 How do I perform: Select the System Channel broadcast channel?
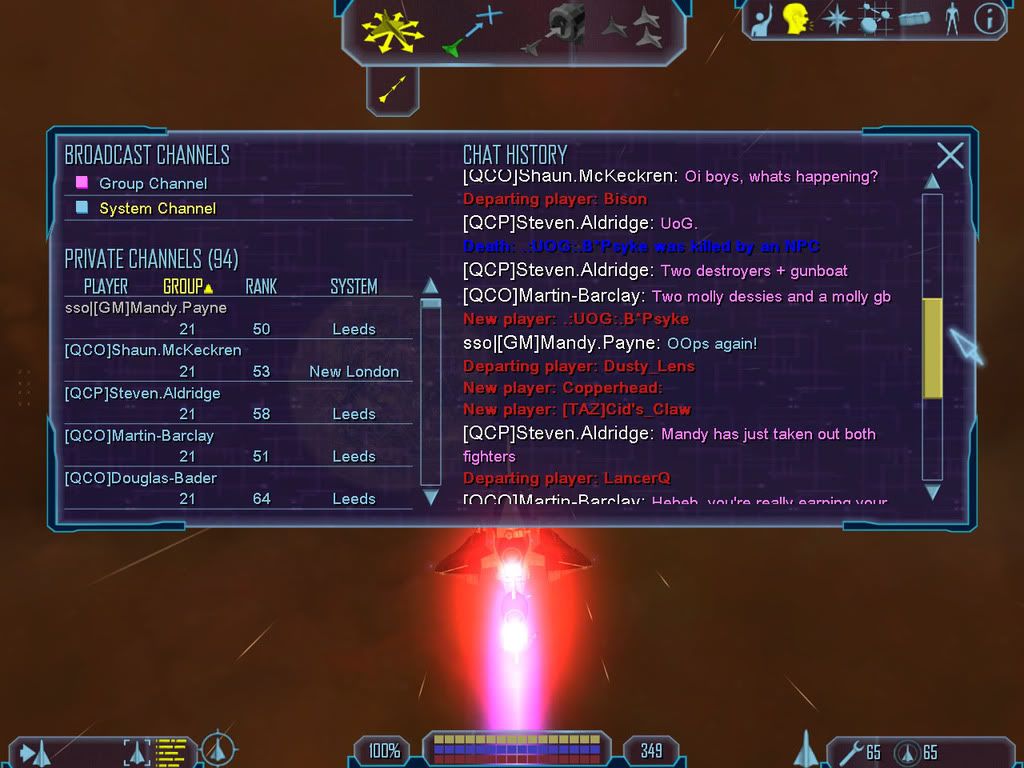[x=157, y=209]
